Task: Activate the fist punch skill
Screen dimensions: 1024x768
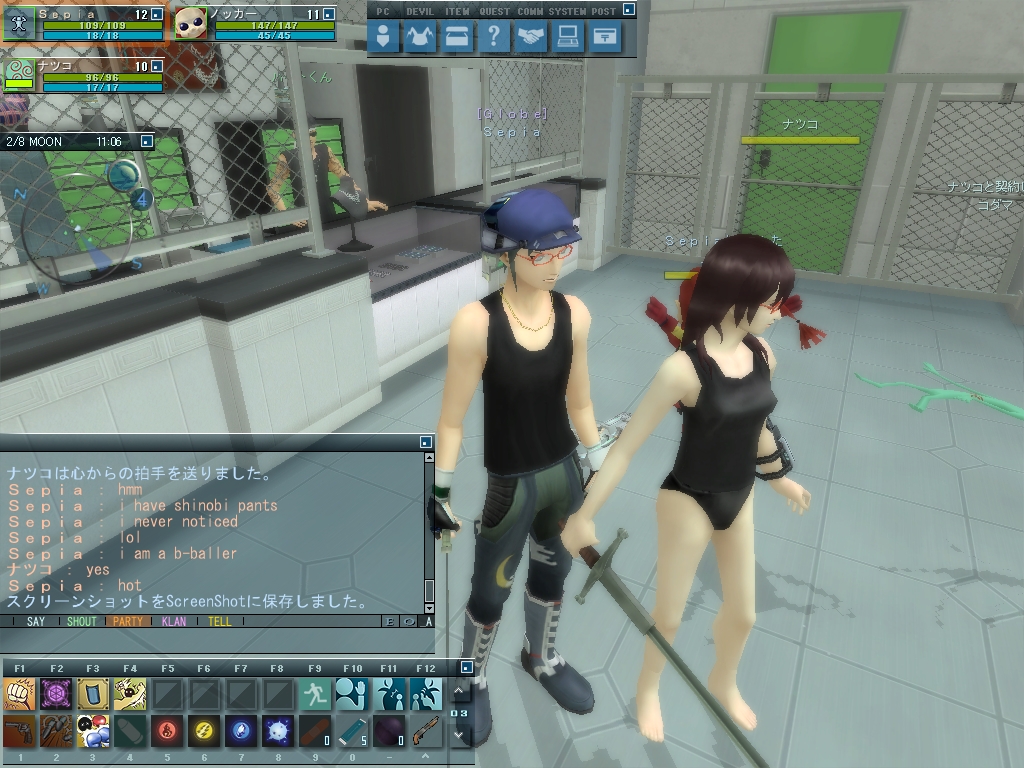Action: [19, 693]
